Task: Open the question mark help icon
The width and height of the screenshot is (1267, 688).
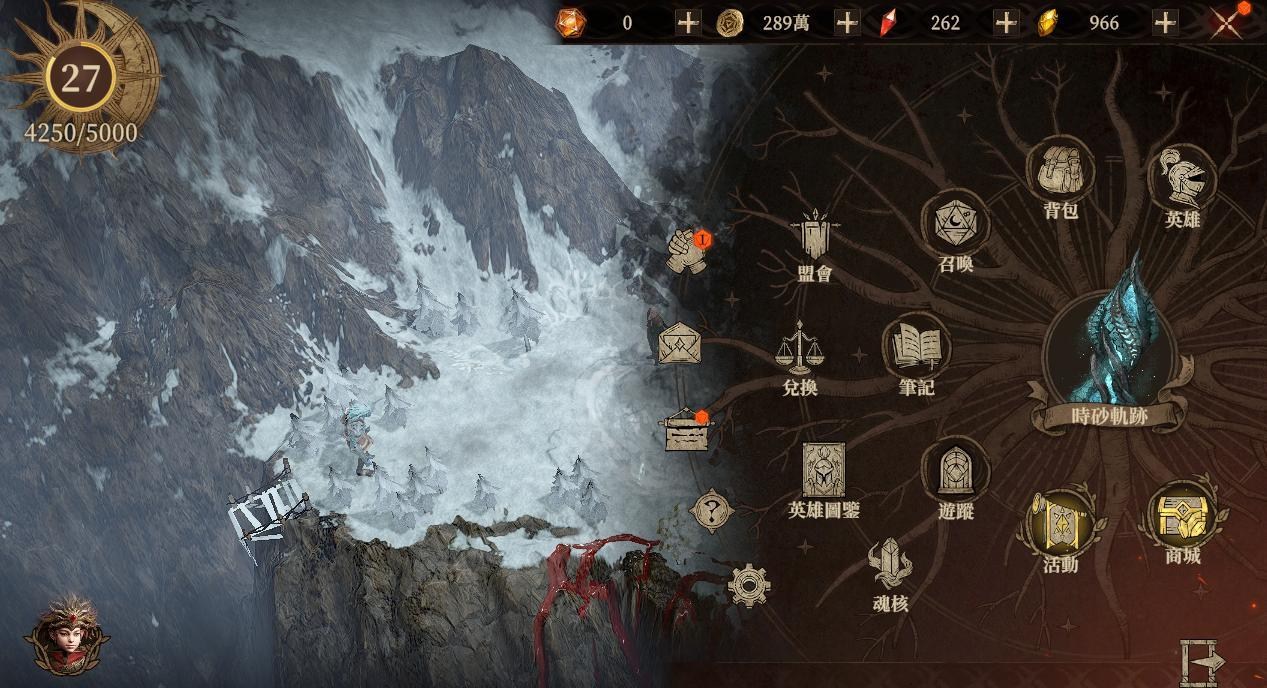Action: [712, 513]
